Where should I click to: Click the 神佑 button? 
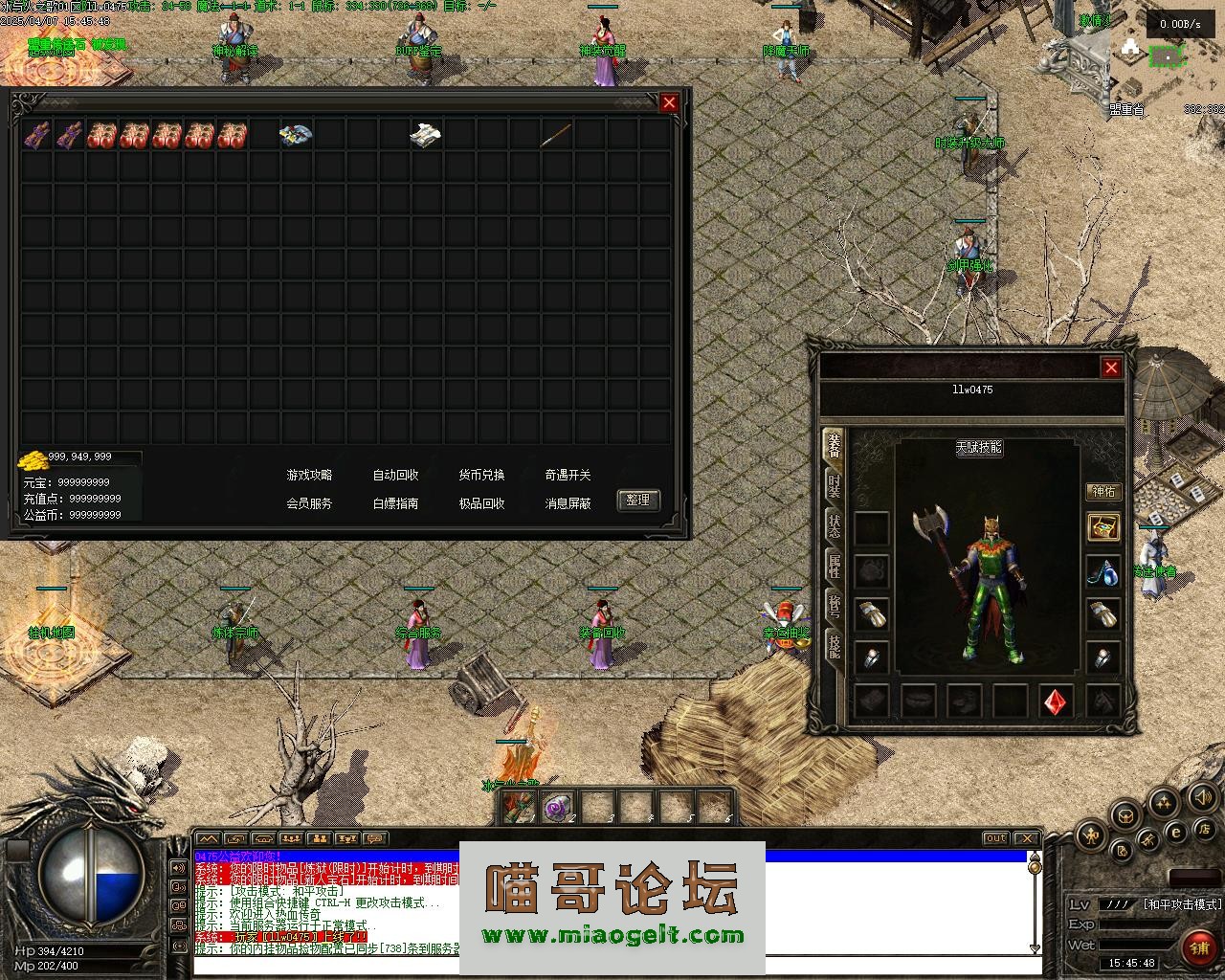[1104, 491]
